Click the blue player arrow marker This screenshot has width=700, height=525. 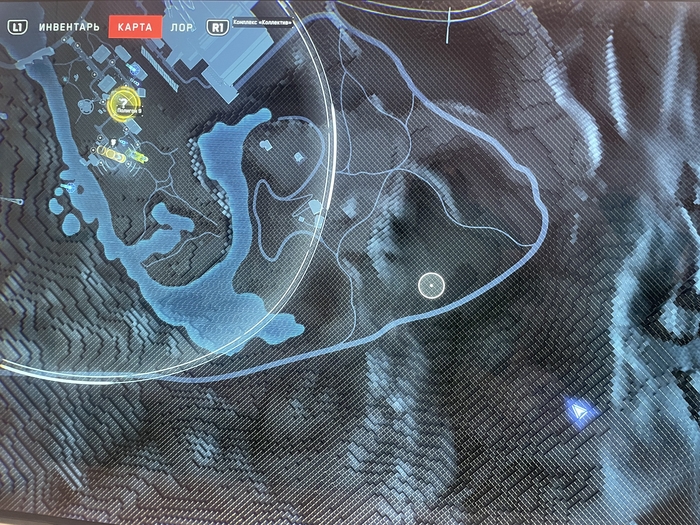581,408
